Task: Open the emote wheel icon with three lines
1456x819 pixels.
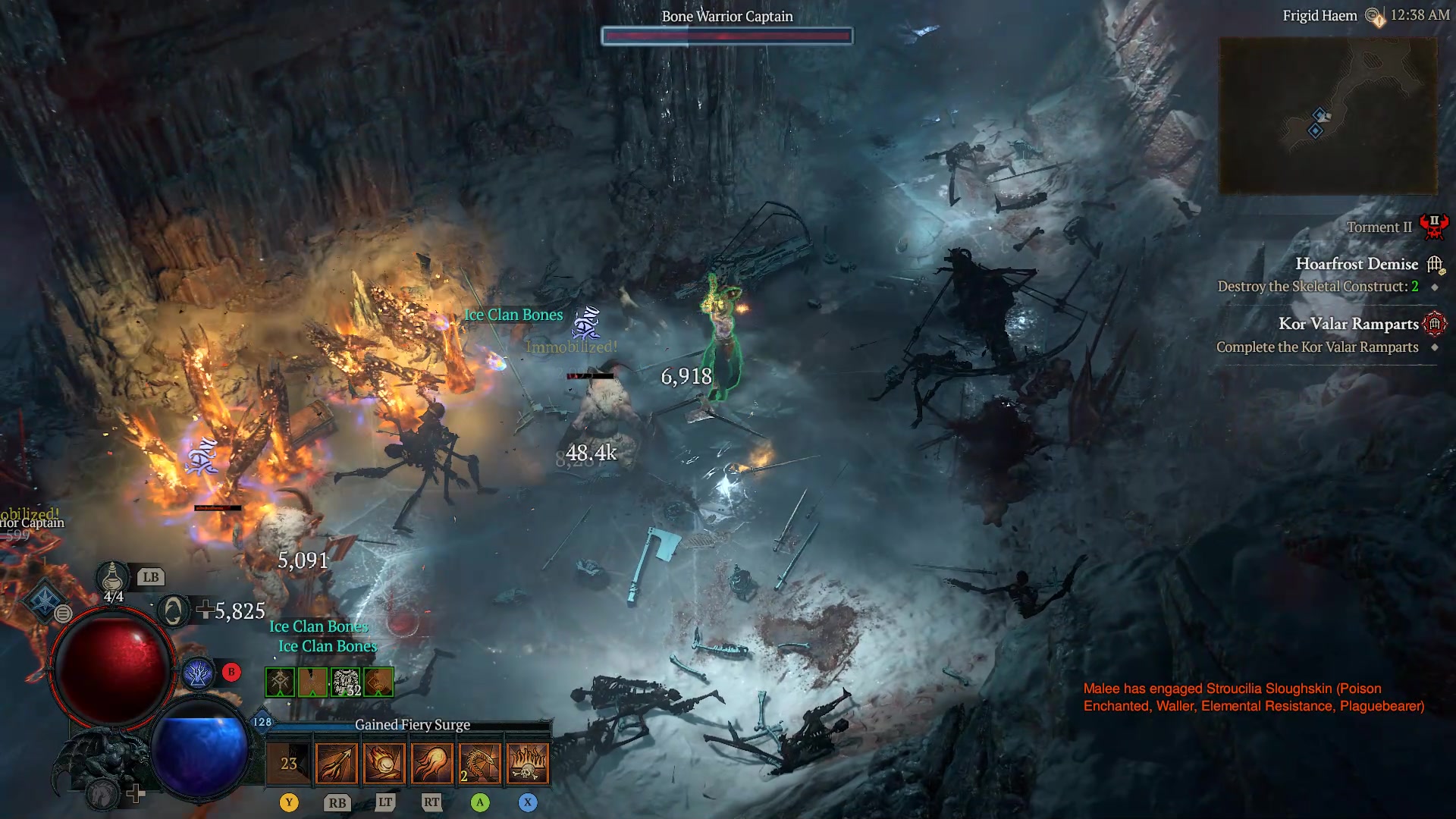Action: (x=63, y=613)
